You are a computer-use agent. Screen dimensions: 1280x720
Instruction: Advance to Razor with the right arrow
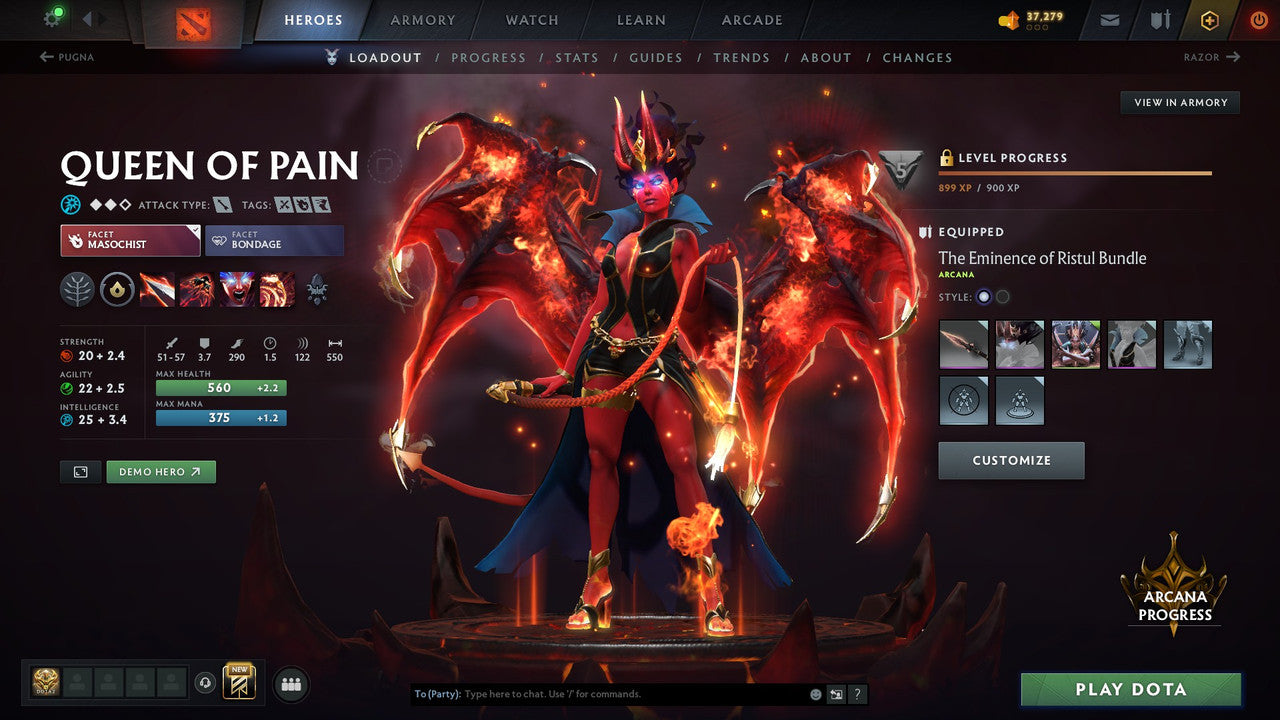[1236, 57]
